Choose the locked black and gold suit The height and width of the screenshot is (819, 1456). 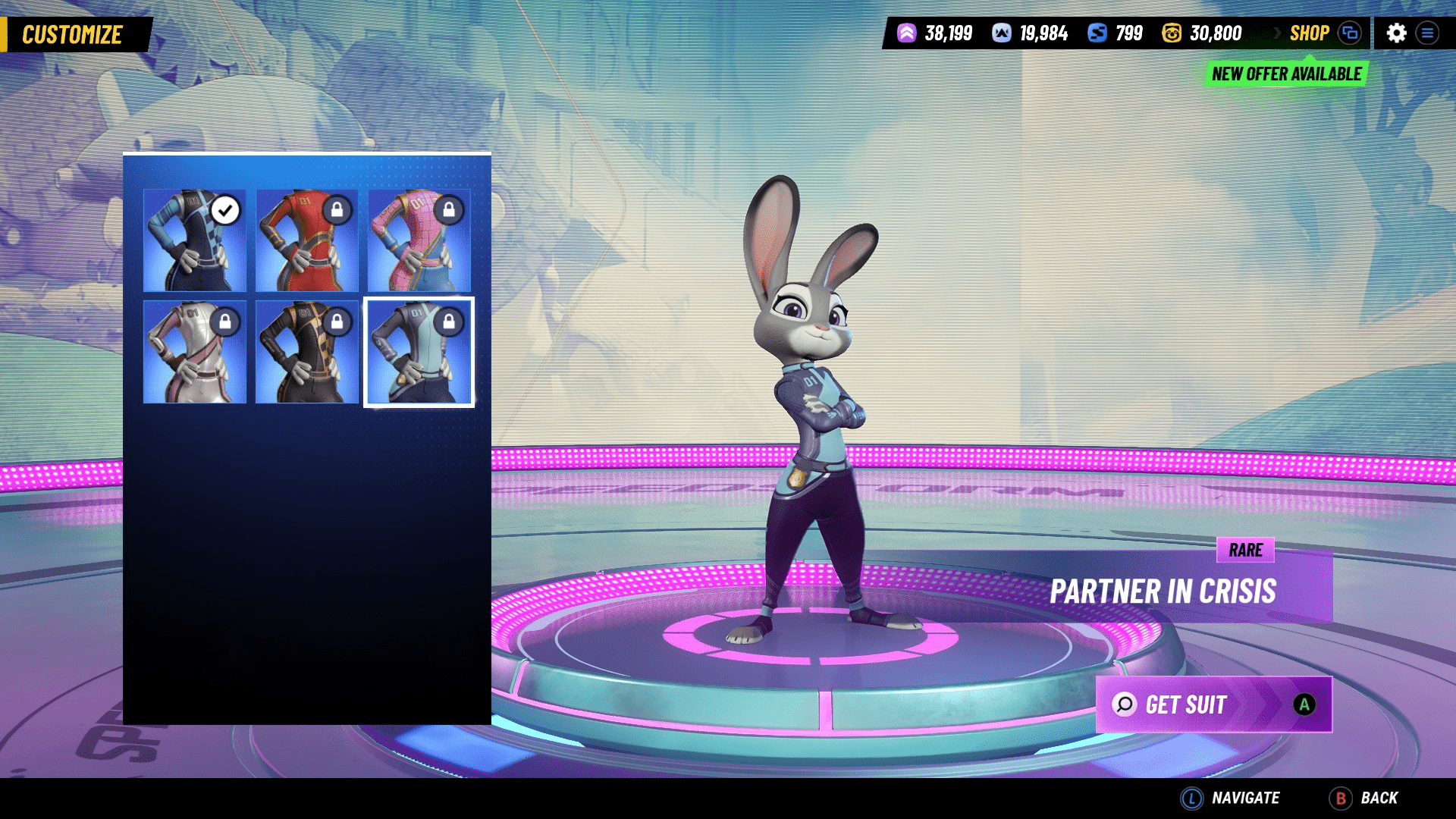pos(306,352)
